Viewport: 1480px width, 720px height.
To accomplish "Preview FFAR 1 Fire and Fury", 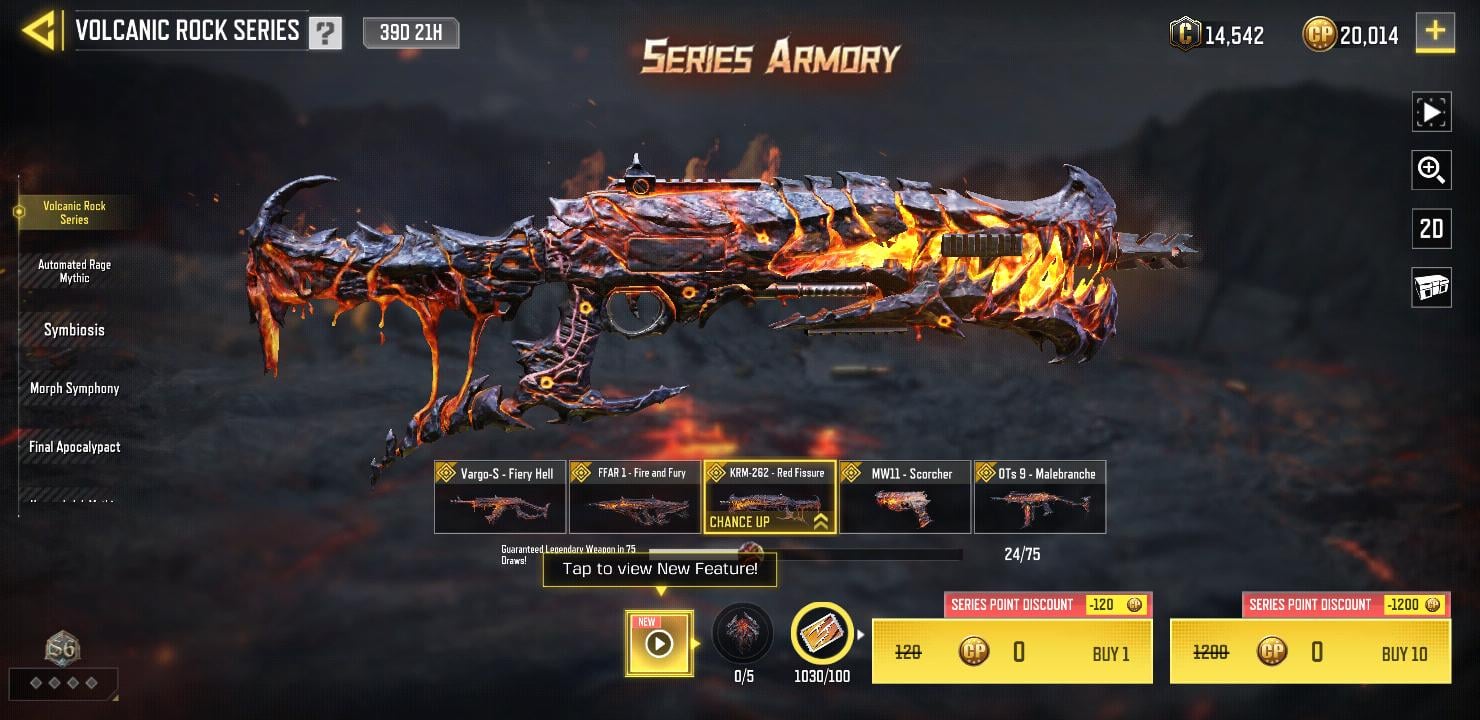I will (635, 497).
